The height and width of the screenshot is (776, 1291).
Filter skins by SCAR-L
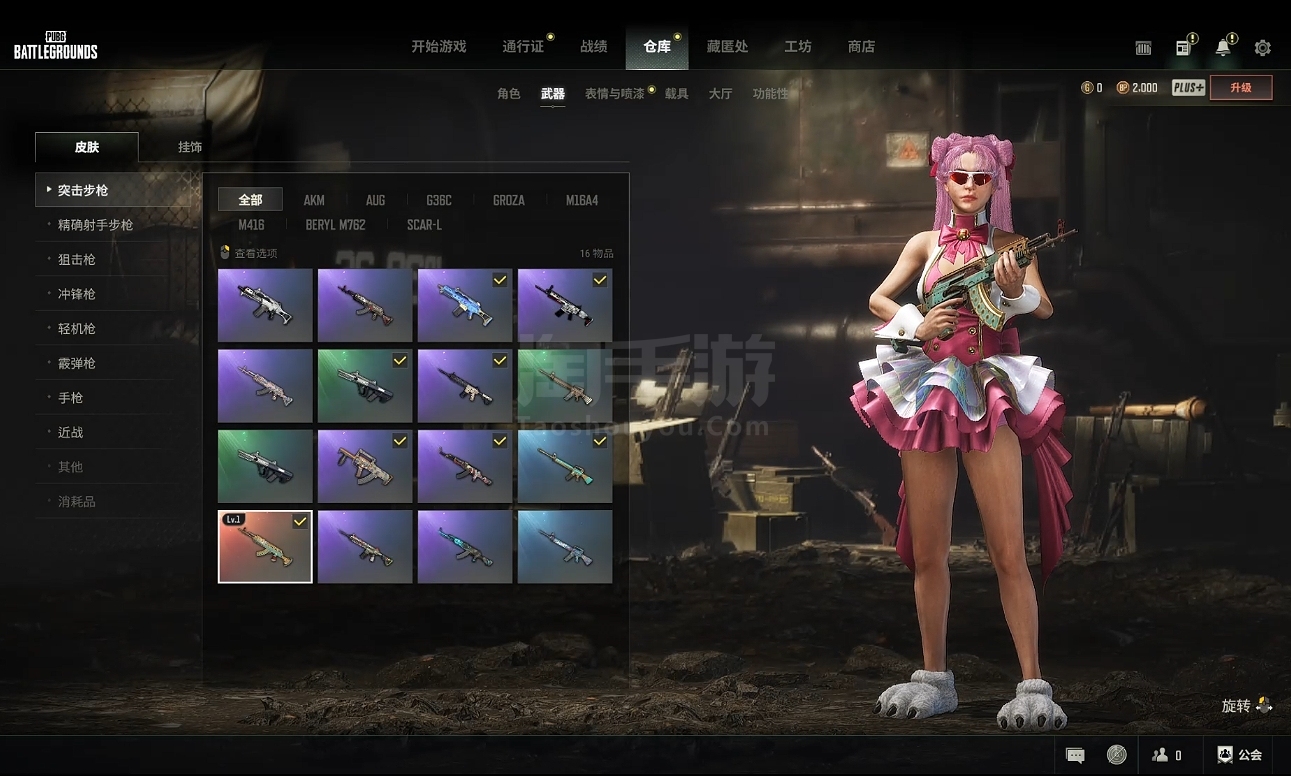(424, 225)
